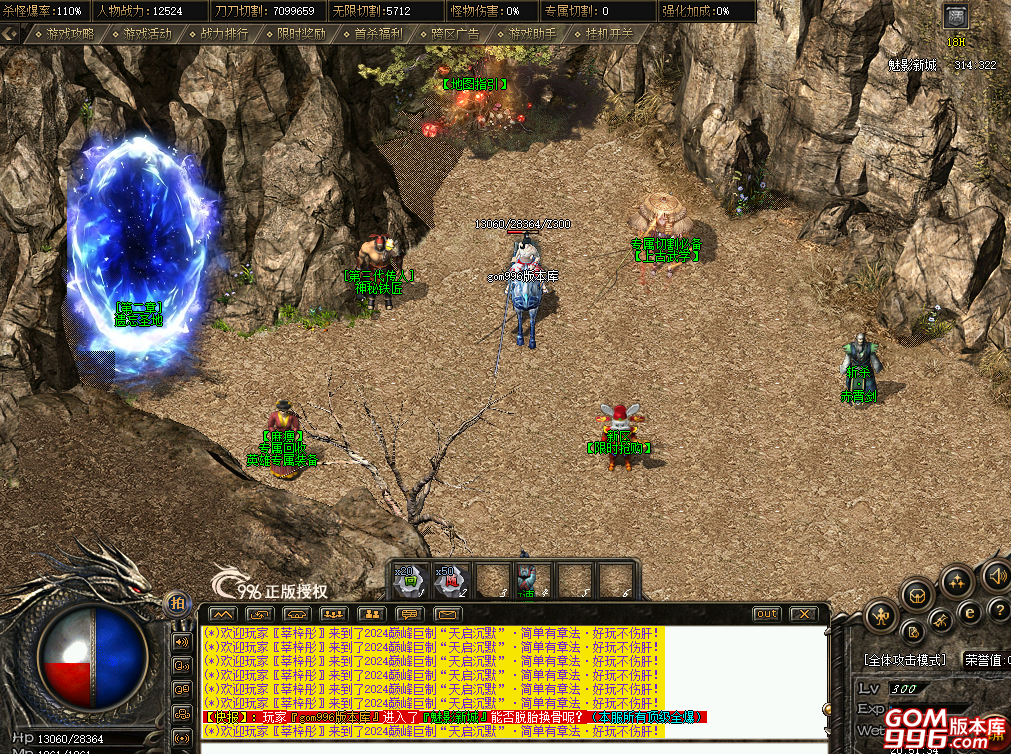
Task: Use the x20 item in hotbar slot 1
Action: (x=409, y=580)
